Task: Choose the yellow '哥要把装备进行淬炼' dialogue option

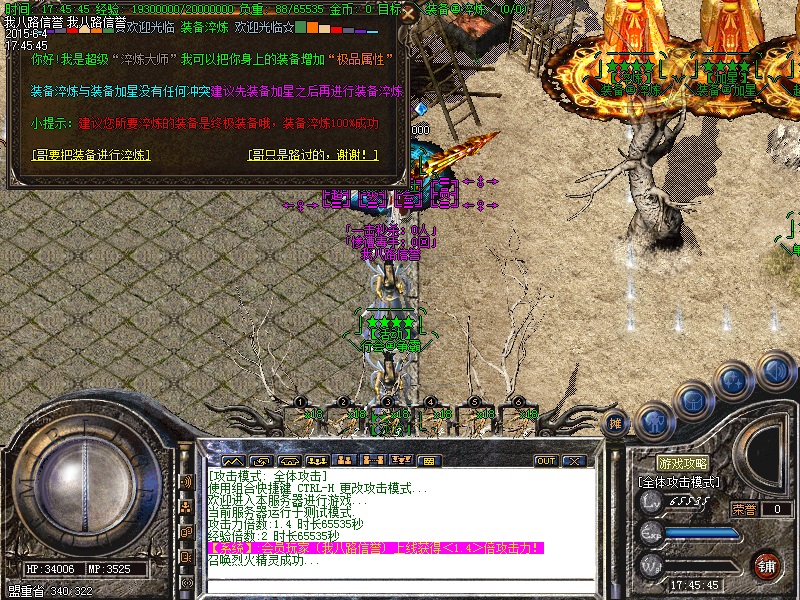Action: (90, 155)
